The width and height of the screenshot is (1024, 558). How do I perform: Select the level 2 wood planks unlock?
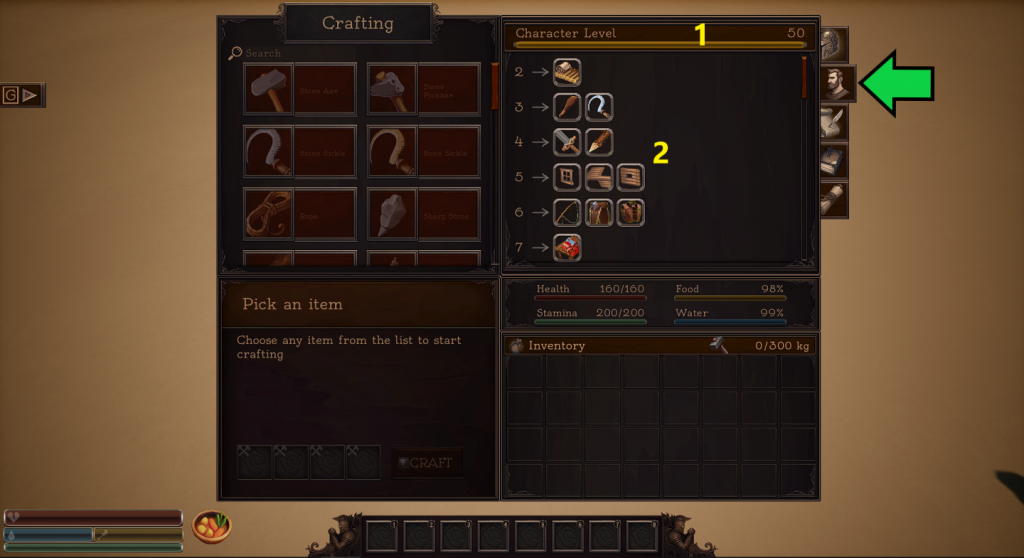[567, 72]
